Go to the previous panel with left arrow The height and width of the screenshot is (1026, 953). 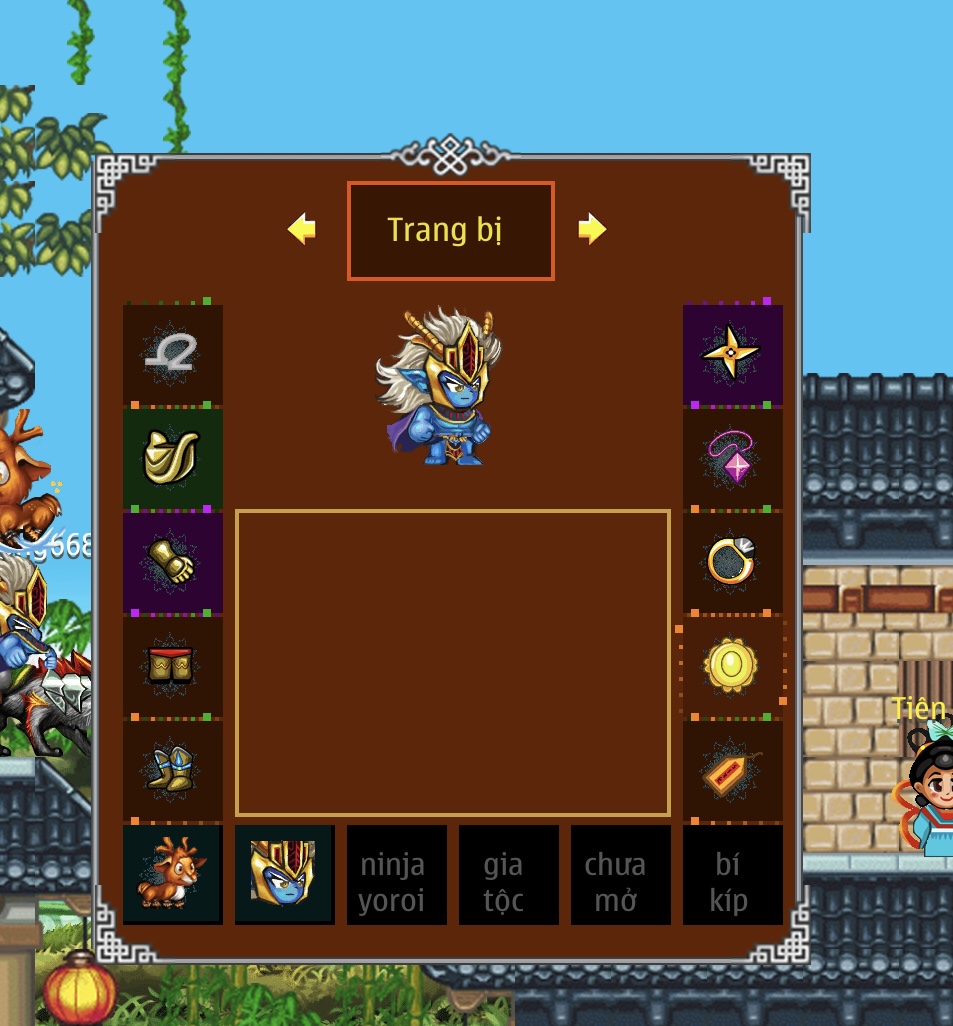point(302,230)
